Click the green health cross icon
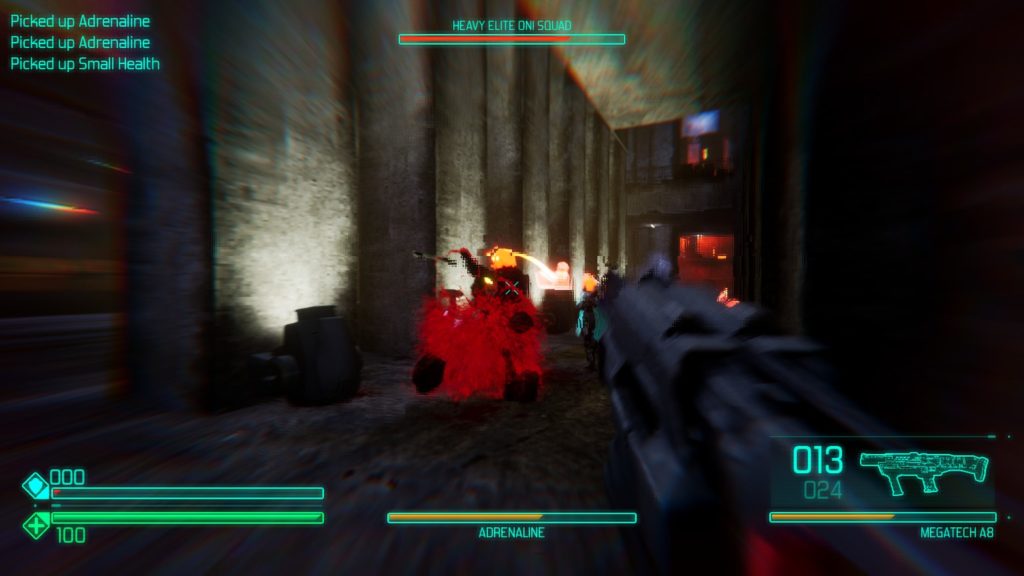Viewport: 1024px width, 576px height. [36, 524]
